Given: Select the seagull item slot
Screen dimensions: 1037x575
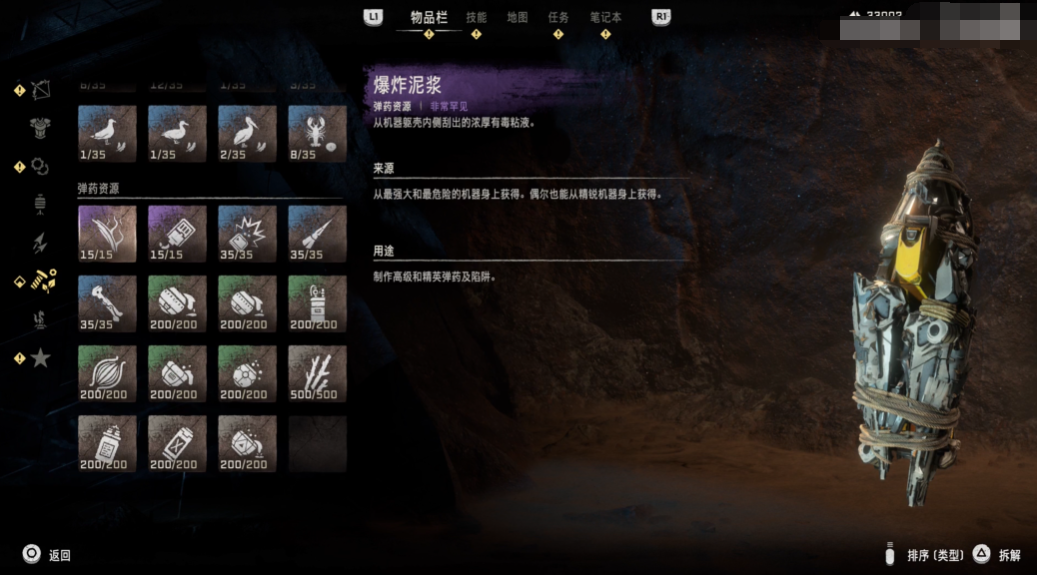Looking at the screenshot, I should click(107, 133).
